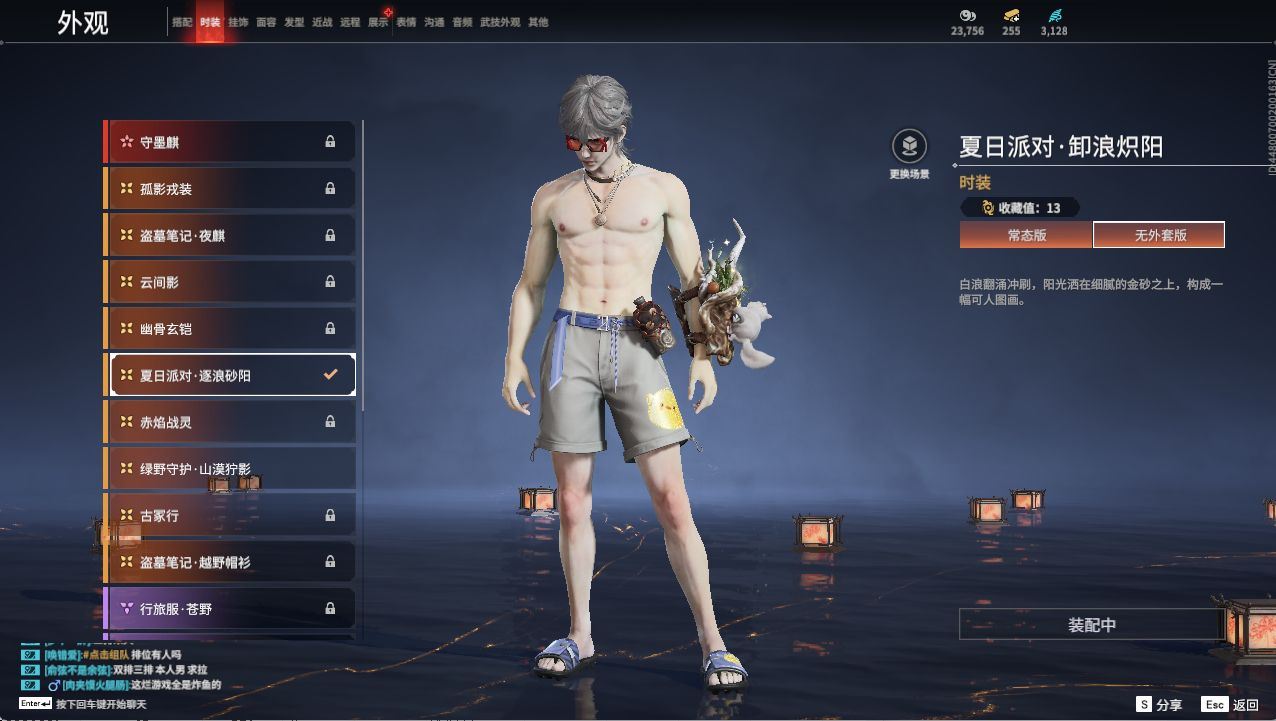
Task: Switch to the 常态版 outfit variant
Action: 1026,235
